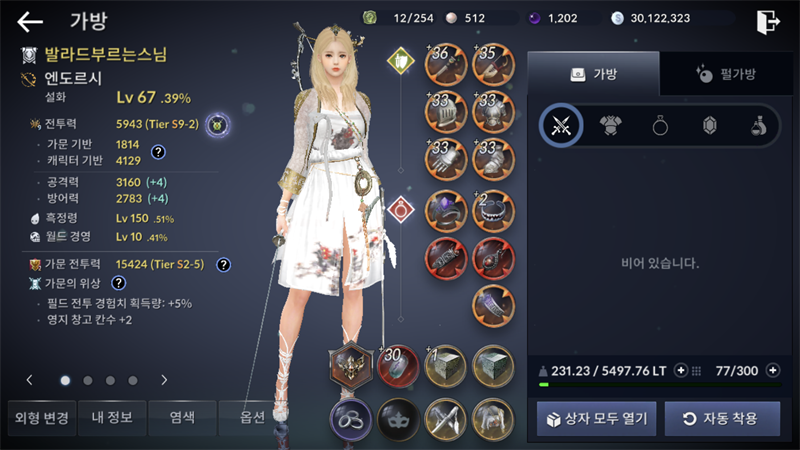
Task: Go back with the arrow beside 가방
Action: click(31, 21)
